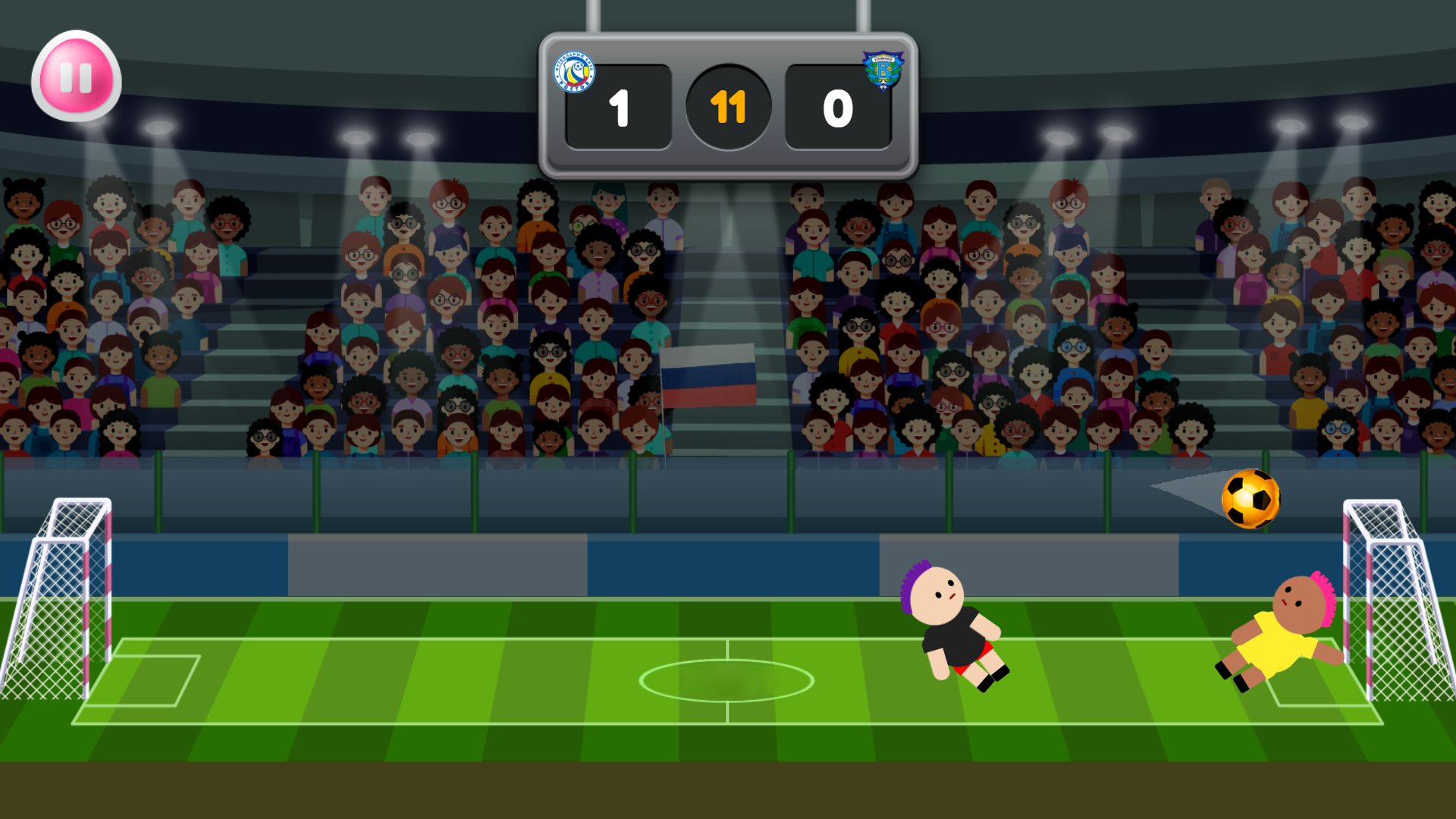Click the gray scoreboard frame at the top
1456x819 pixels.
[x=728, y=47]
